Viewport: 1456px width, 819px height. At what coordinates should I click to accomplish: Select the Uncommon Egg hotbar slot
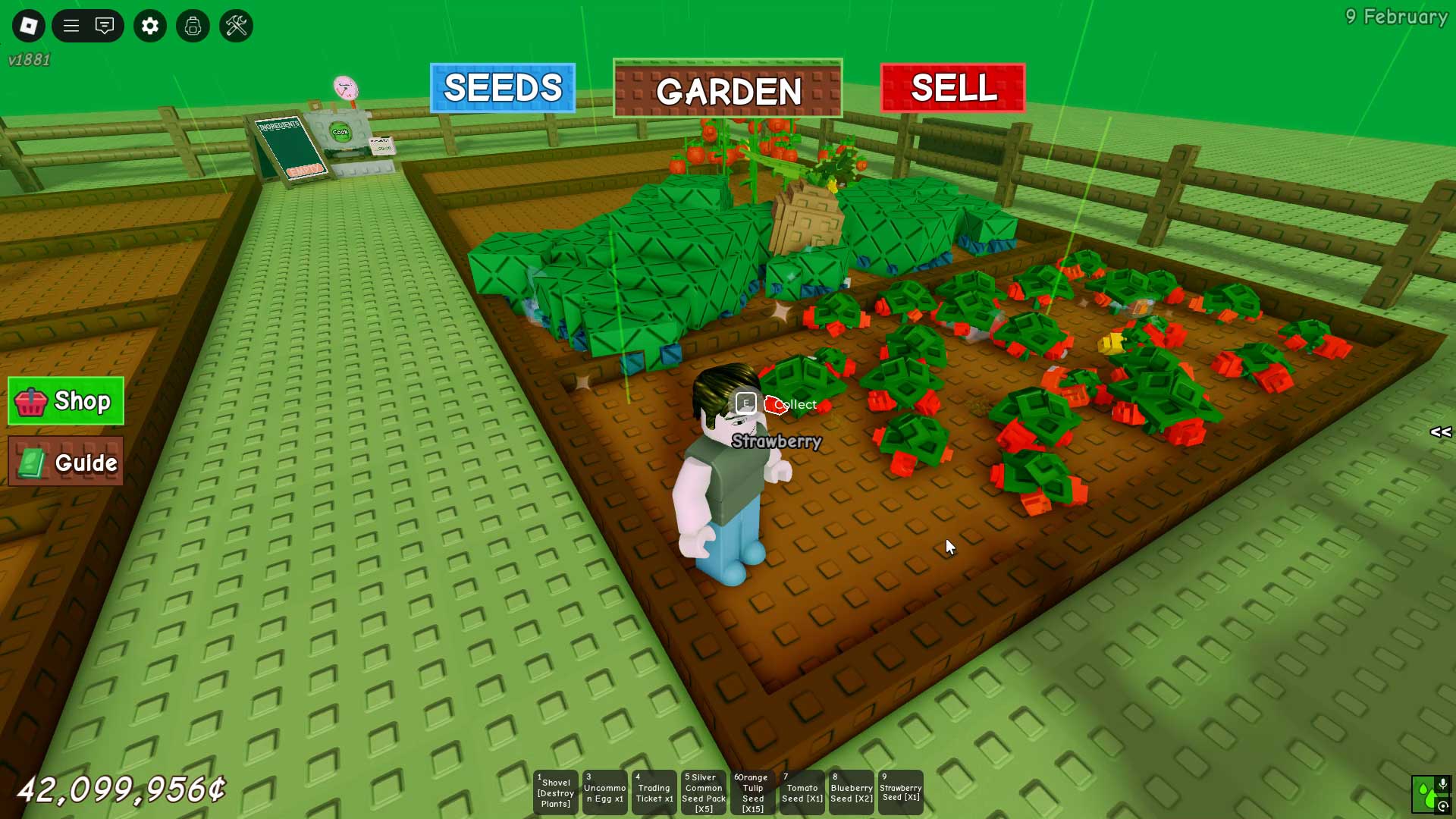click(605, 792)
